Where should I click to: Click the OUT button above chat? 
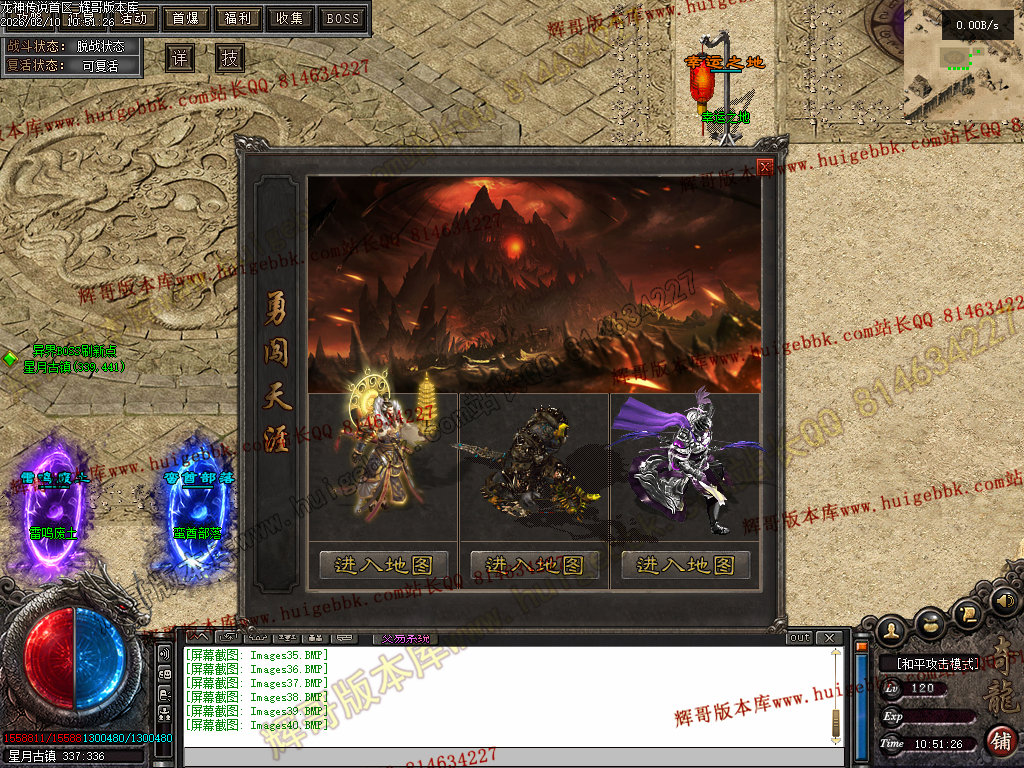pyautogui.click(x=800, y=637)
